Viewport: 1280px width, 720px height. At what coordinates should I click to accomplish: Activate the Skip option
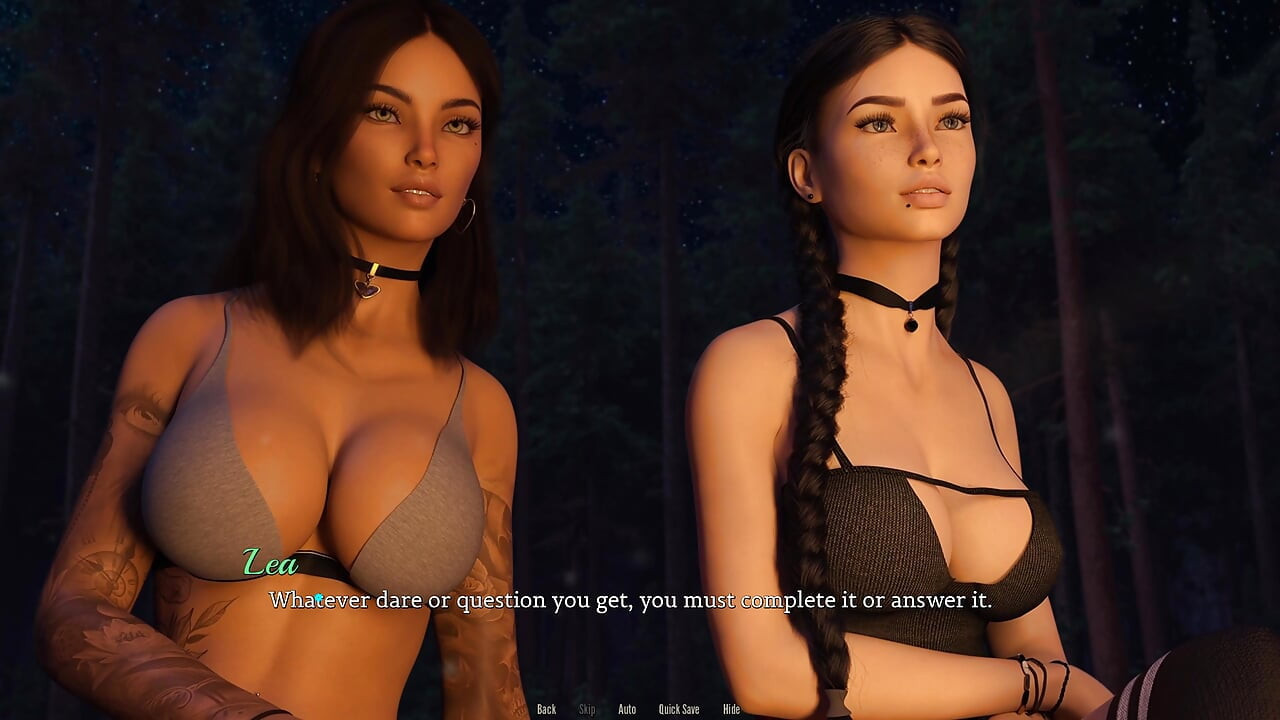(x=587, y=709)
